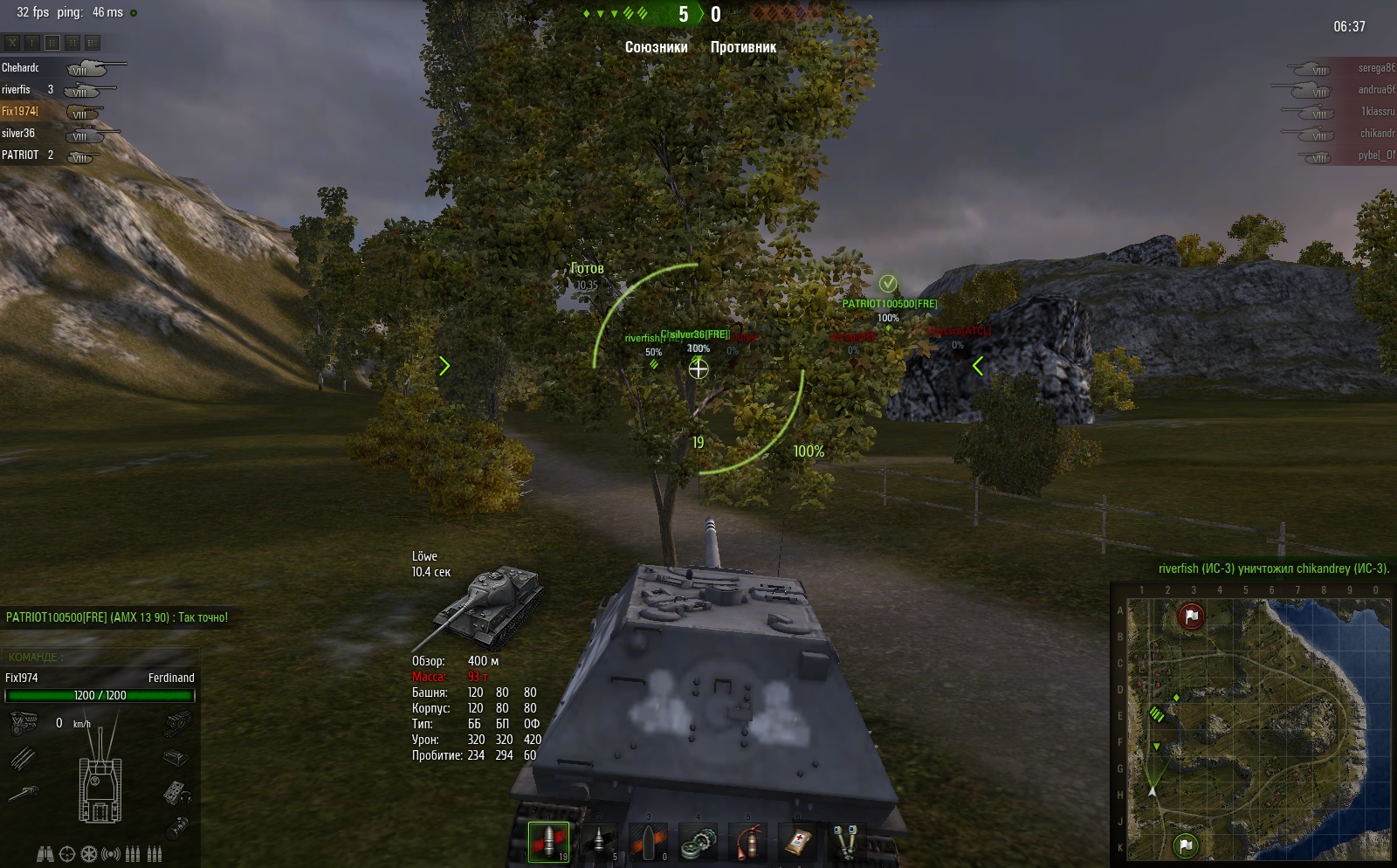Screen dimensions: 1397x868
Task: Select riverfis row in the allied list
Action: click(x=17, y=89)
